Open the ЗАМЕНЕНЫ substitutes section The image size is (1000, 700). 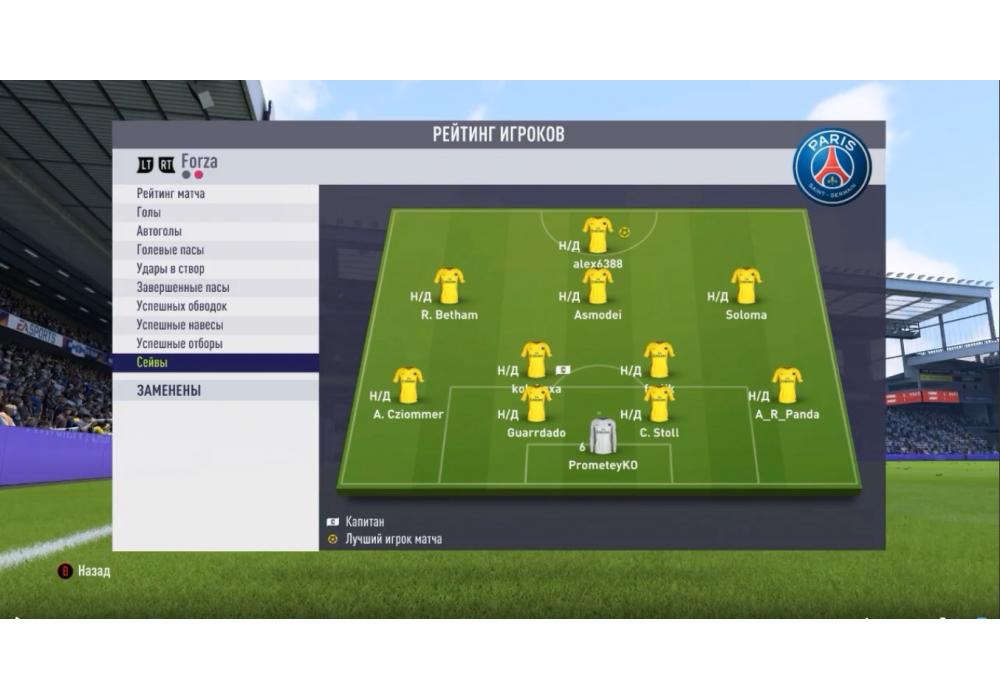coord(169,391)
